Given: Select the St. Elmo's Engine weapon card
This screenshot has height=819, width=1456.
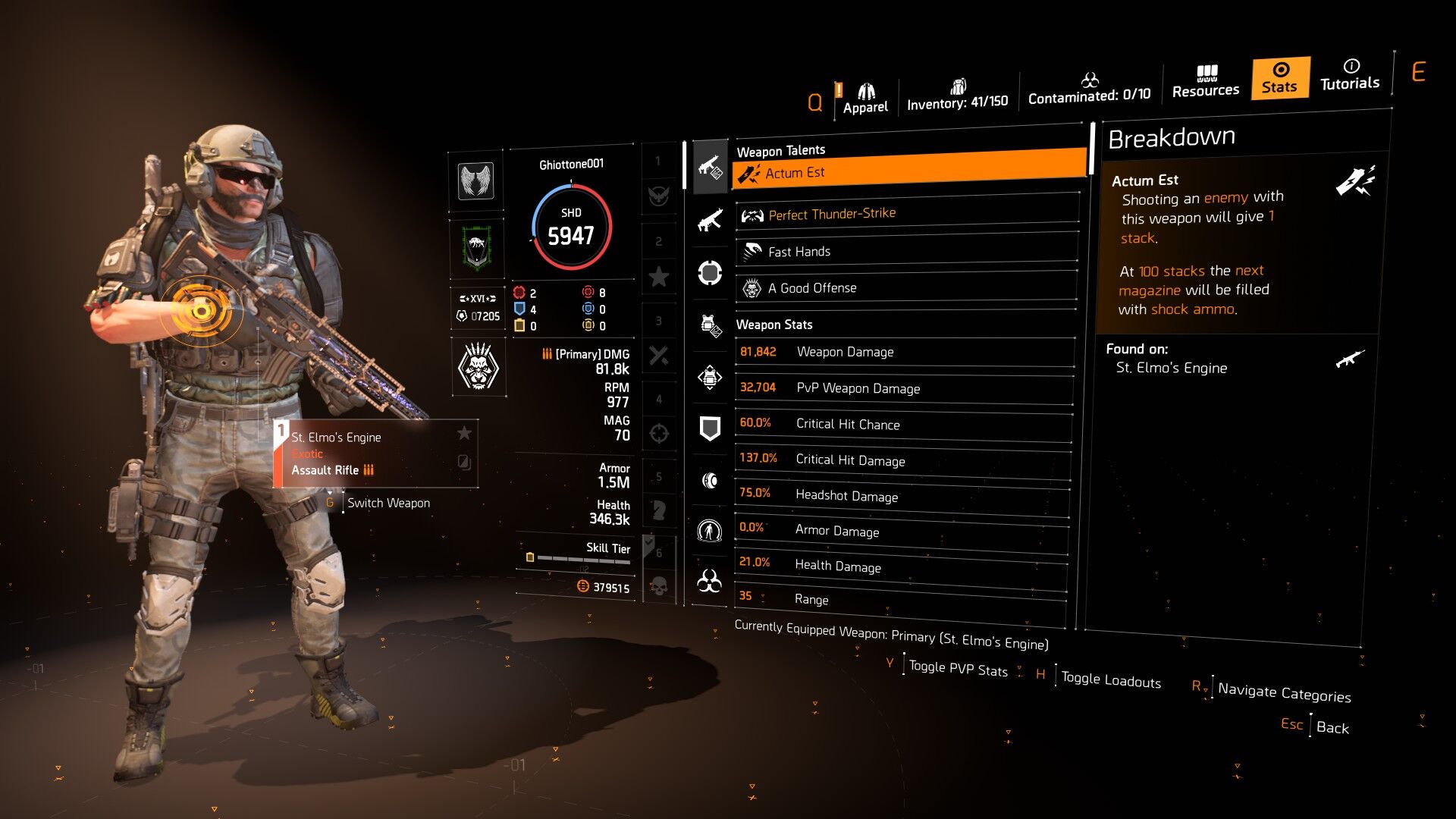Looking at the screenshot, I should coord(375,453).
